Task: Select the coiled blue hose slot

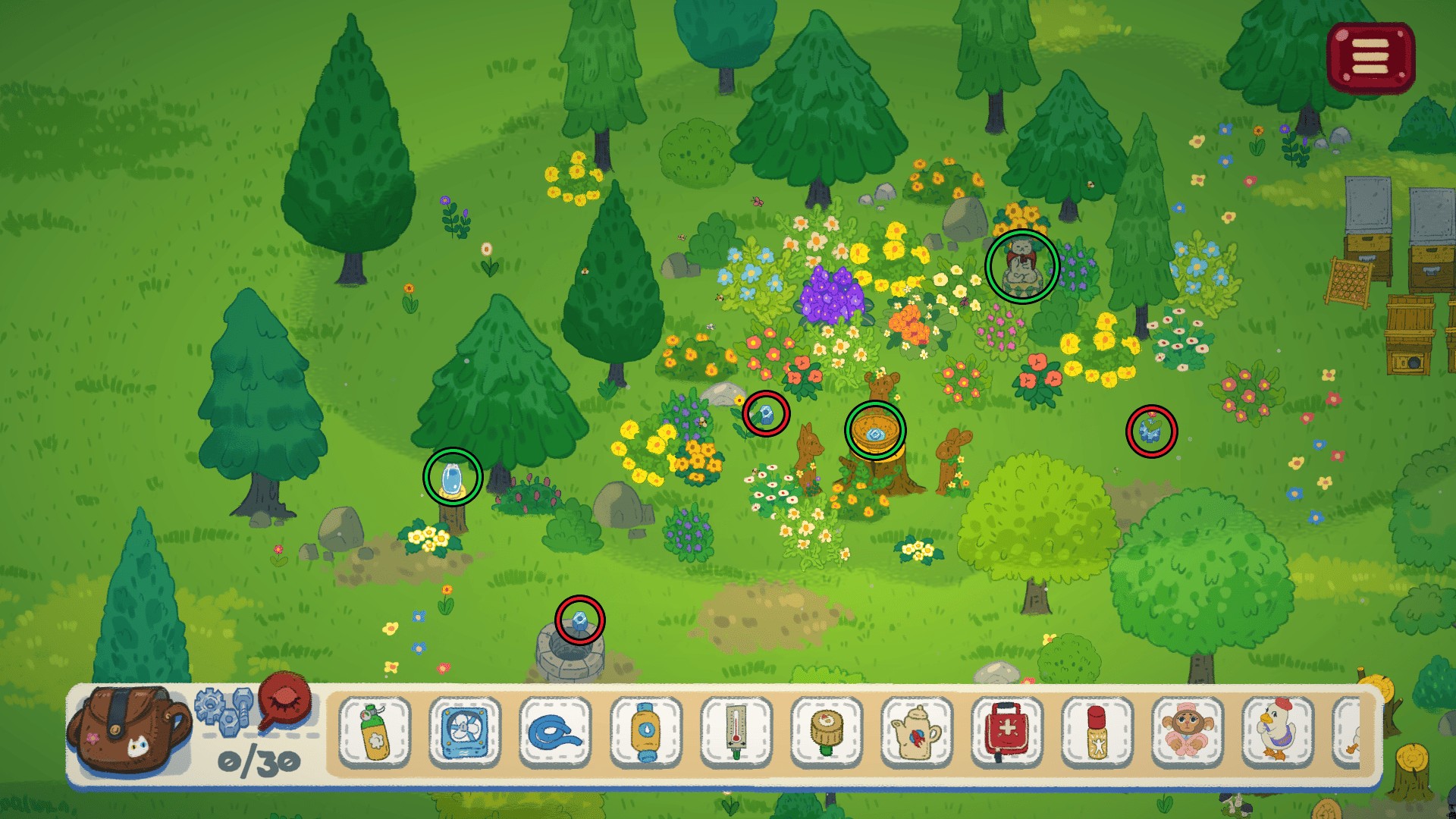Action: point(555,733)
